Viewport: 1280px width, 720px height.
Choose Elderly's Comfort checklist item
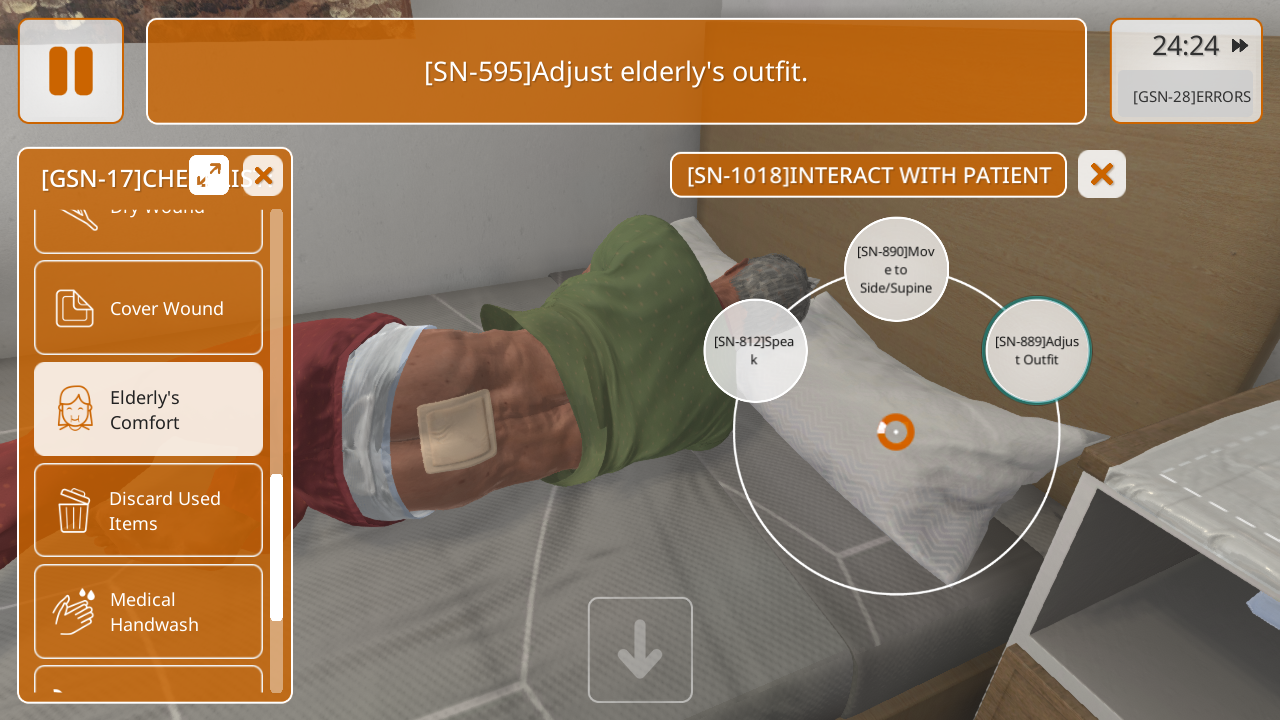tap(148, 409)
